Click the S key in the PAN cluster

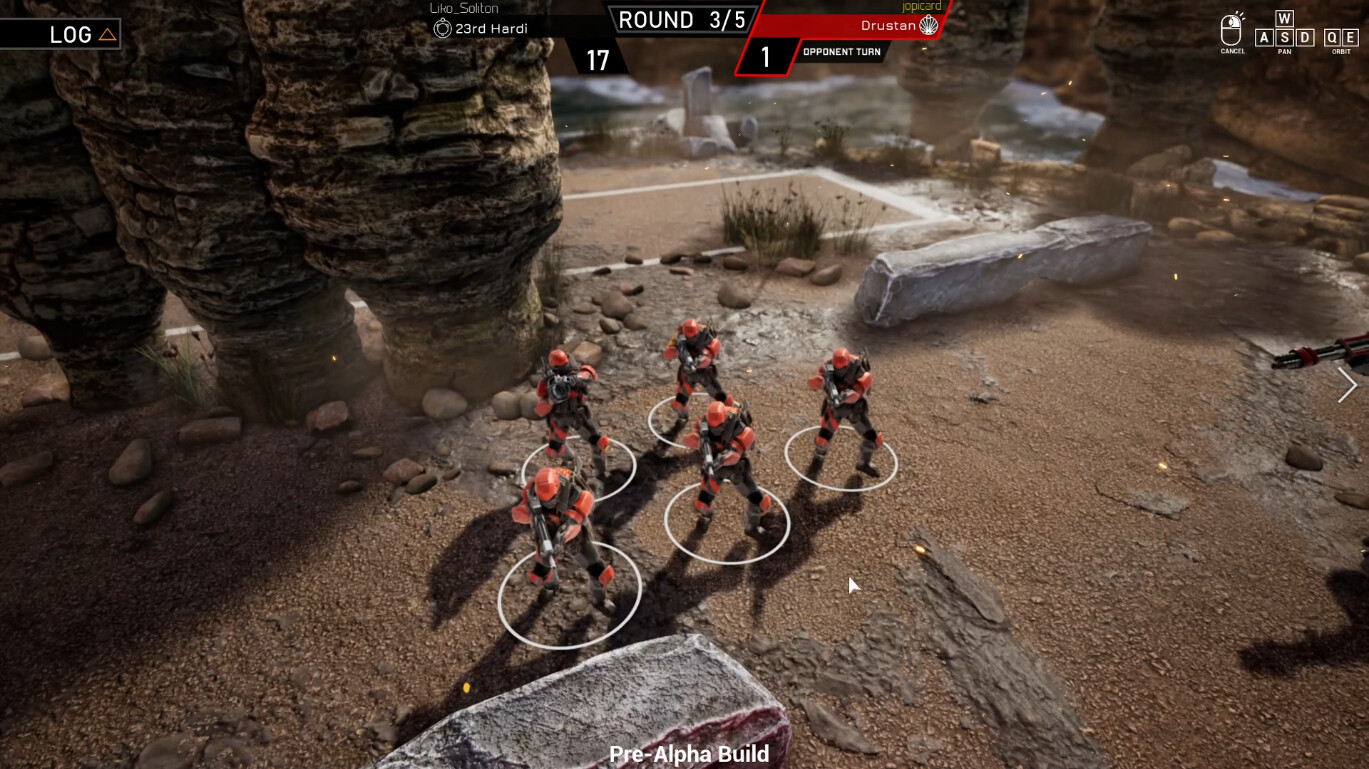click(1285, 37)
